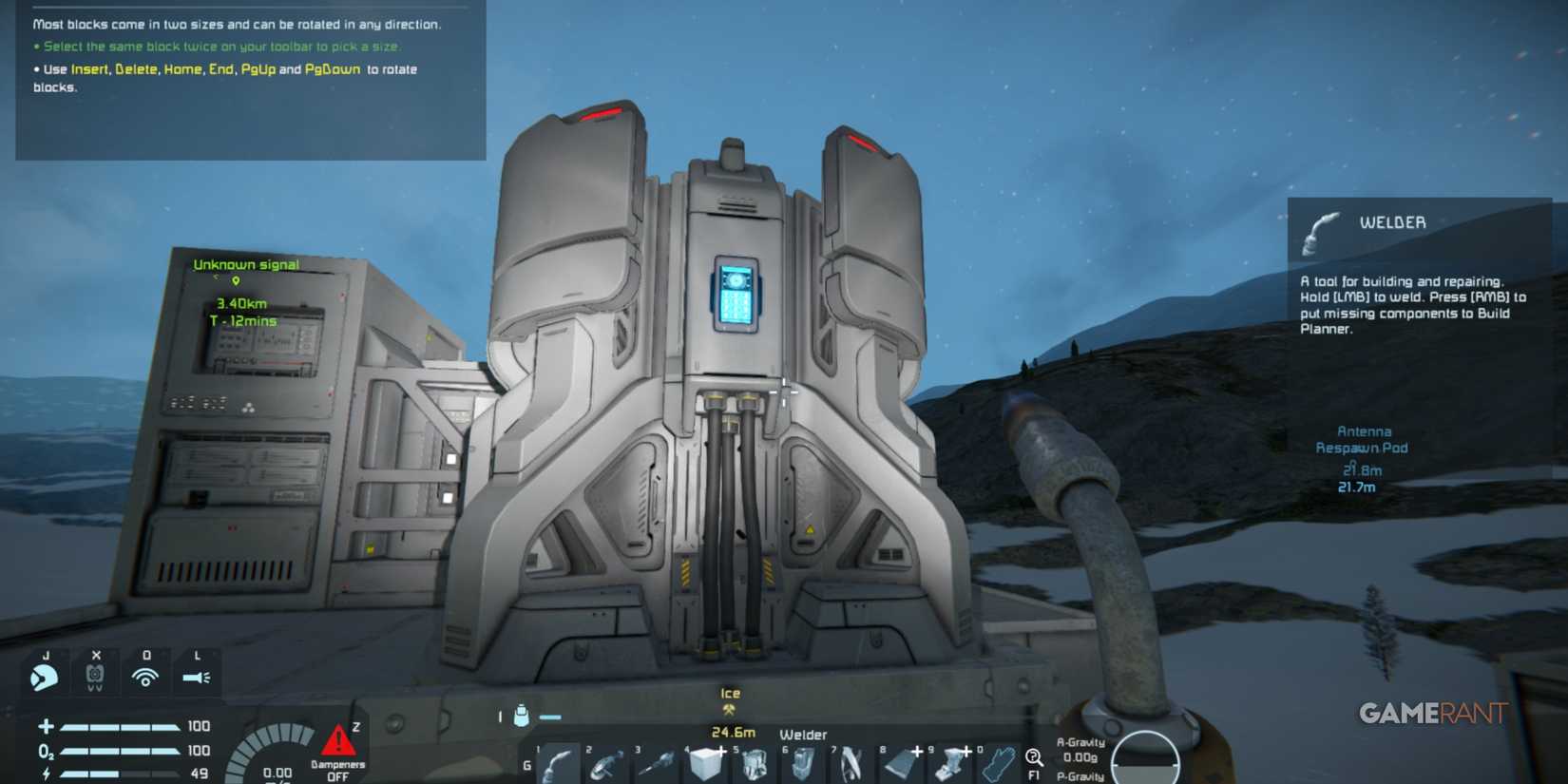Toggle the jetpack indicator marked X
Screen dimensions: 1568x784
tap(97, 674)
